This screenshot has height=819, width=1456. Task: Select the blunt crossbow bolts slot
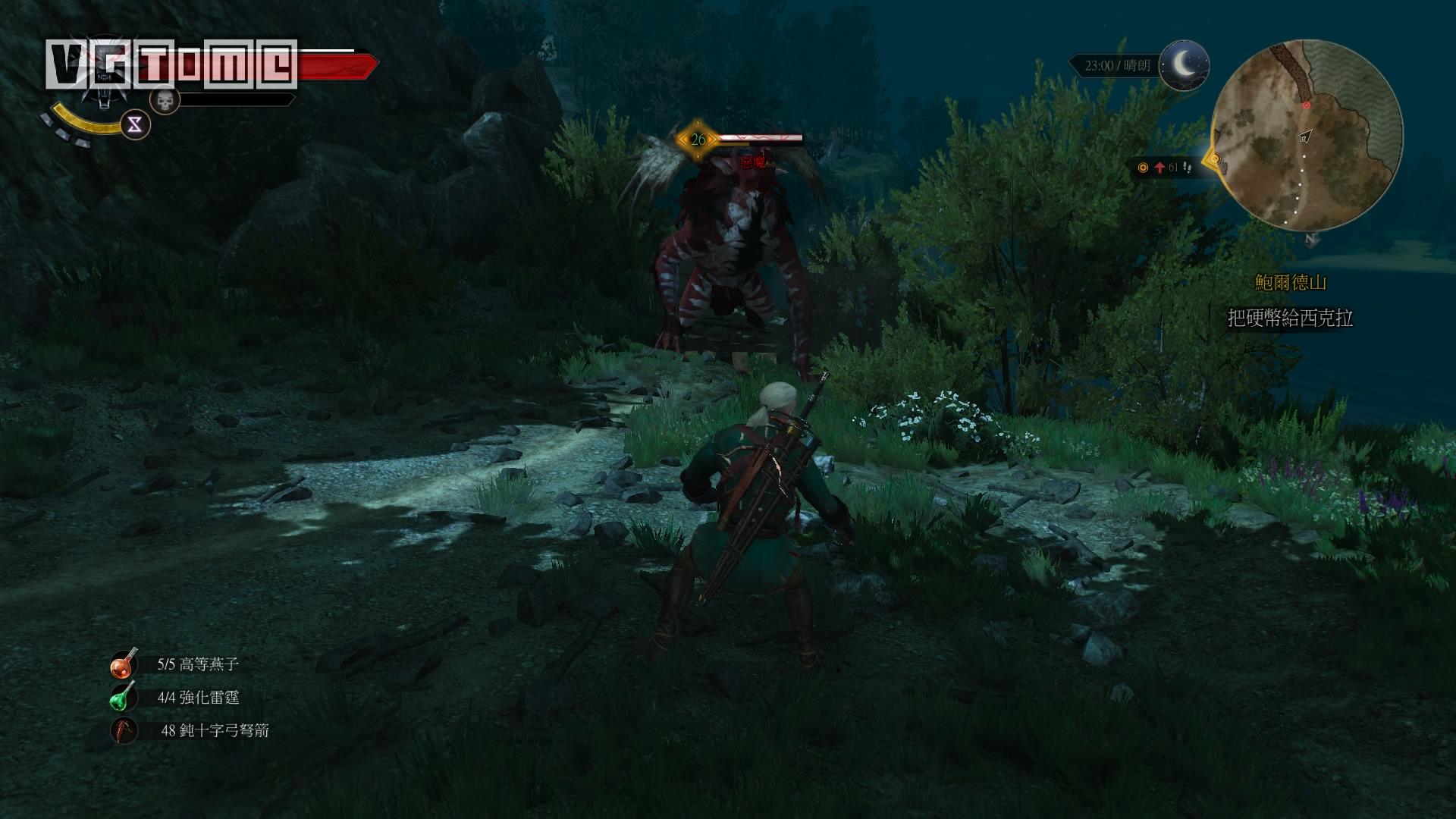[x=124, y=730]
